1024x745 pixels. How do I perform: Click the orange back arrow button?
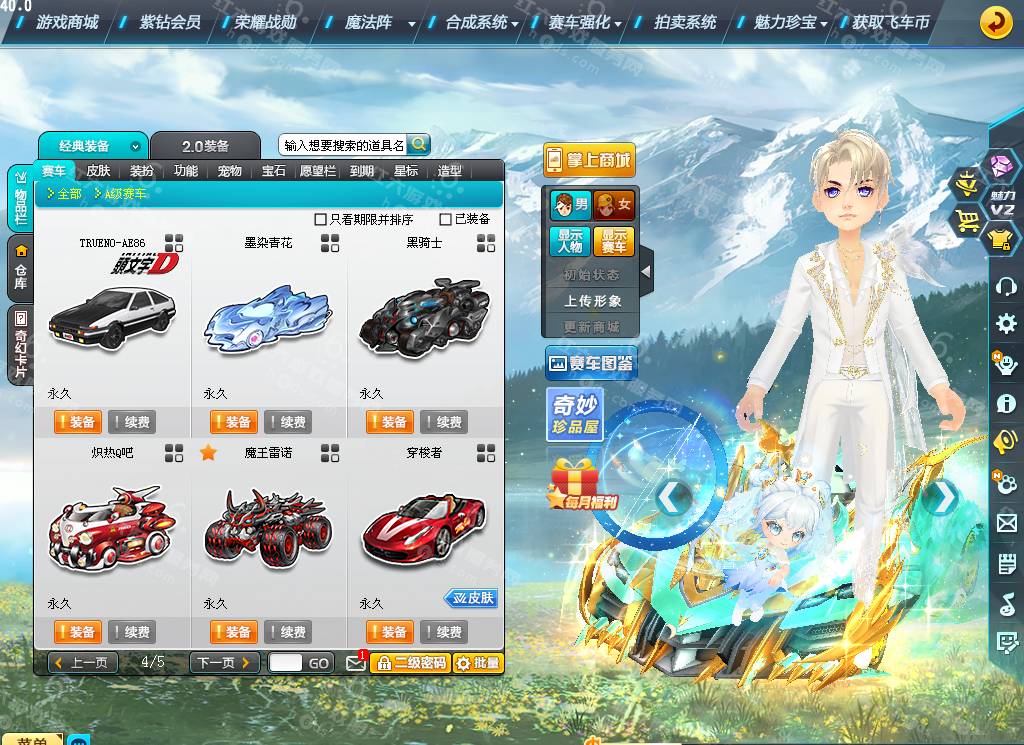point(996,22)
